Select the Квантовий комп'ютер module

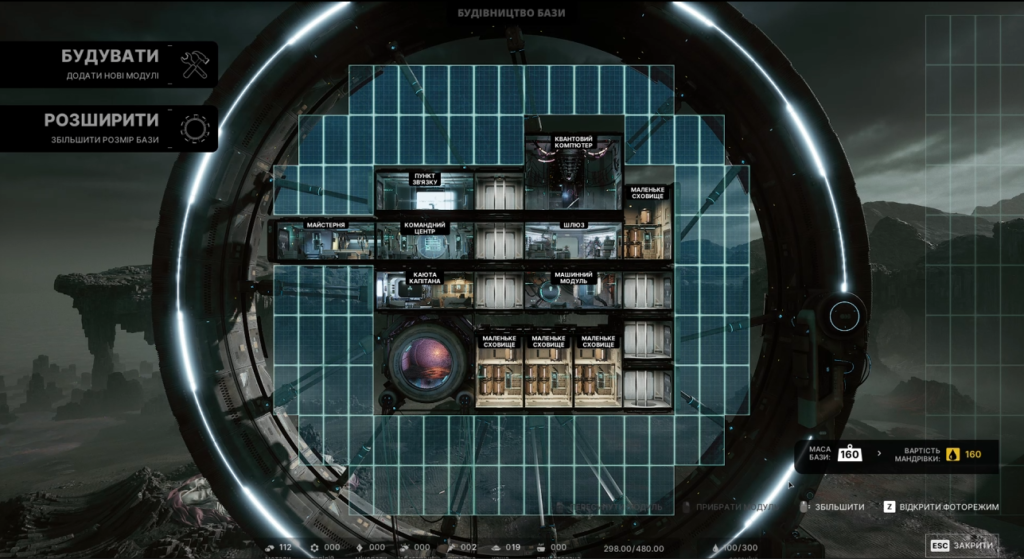(x=573, y=165)
